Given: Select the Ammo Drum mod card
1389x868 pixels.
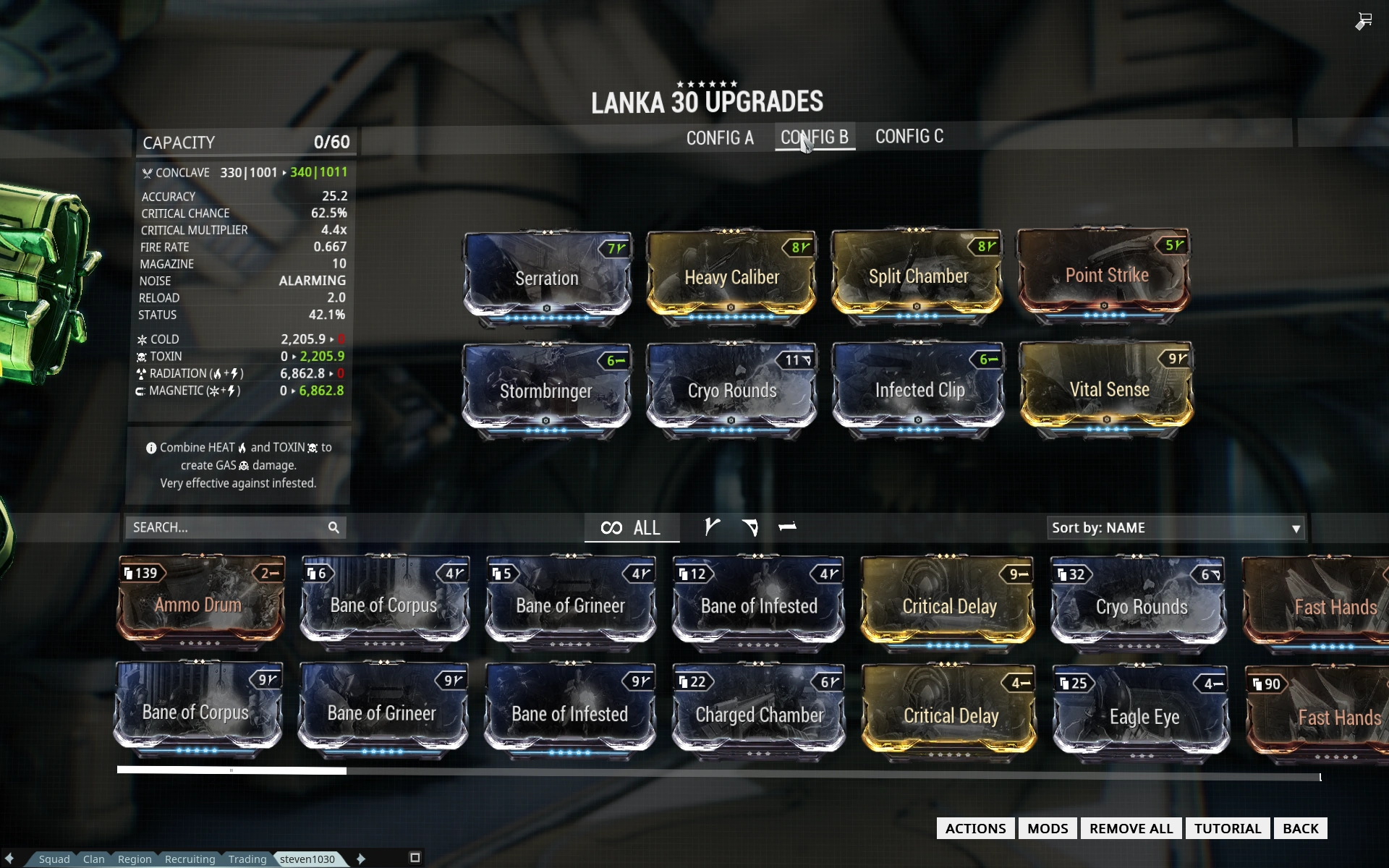Looking at the screenshot, I should pos(199,603).
